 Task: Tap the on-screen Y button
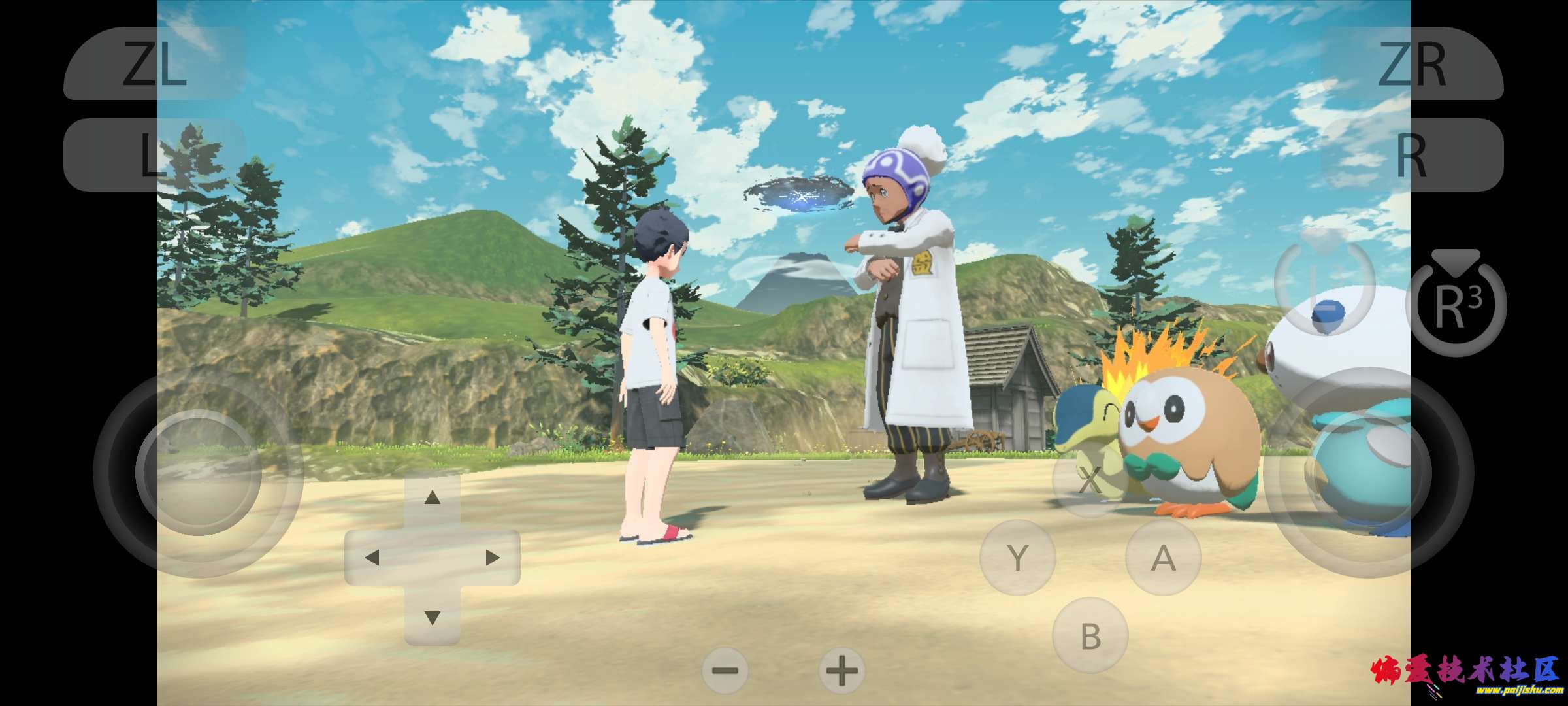coord(1017,558)
